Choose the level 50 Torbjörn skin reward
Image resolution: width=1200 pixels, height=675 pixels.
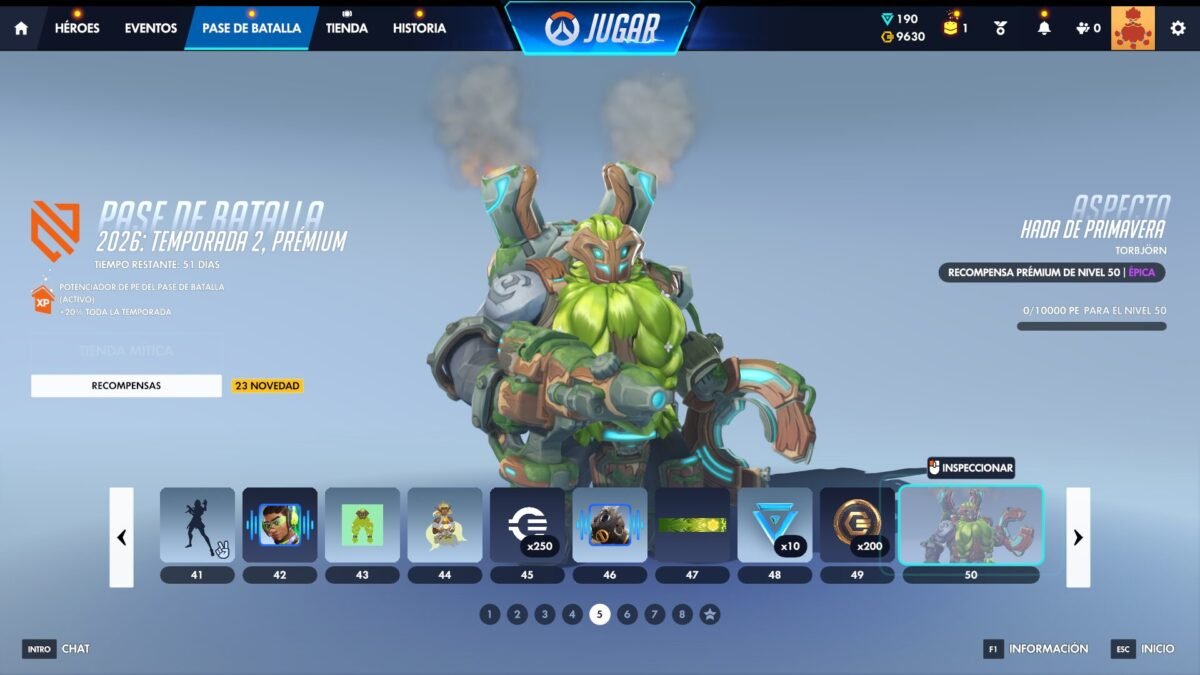970,527
